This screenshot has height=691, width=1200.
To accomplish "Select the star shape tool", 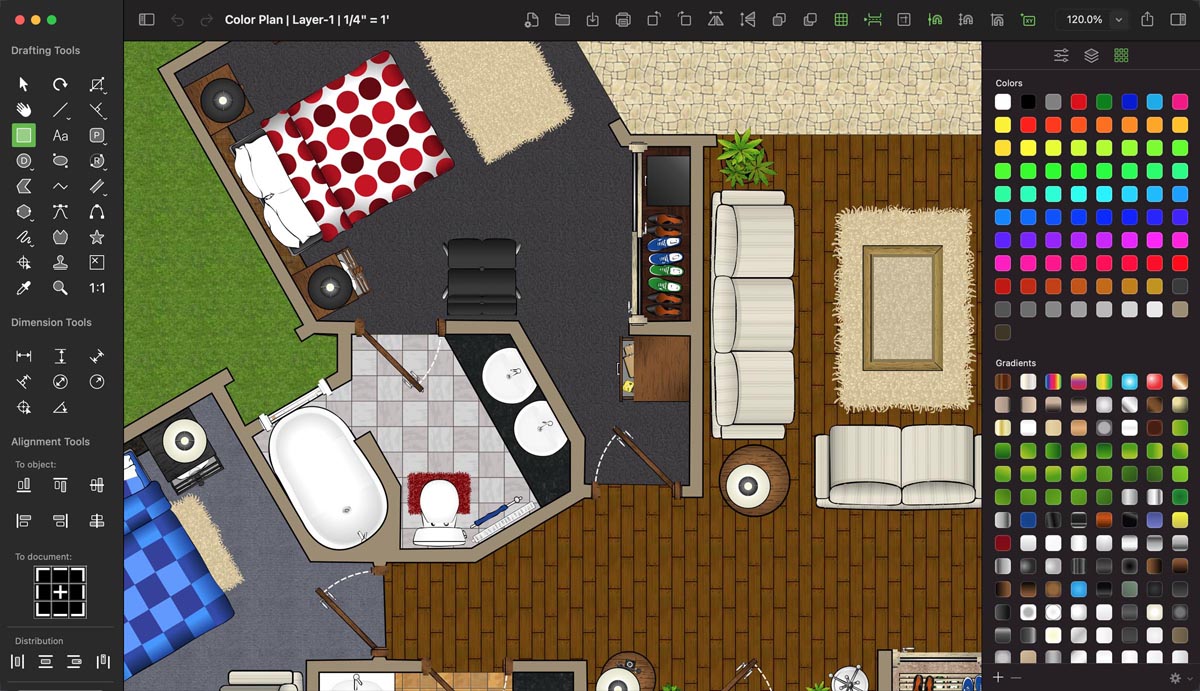I will click(97, 237).
